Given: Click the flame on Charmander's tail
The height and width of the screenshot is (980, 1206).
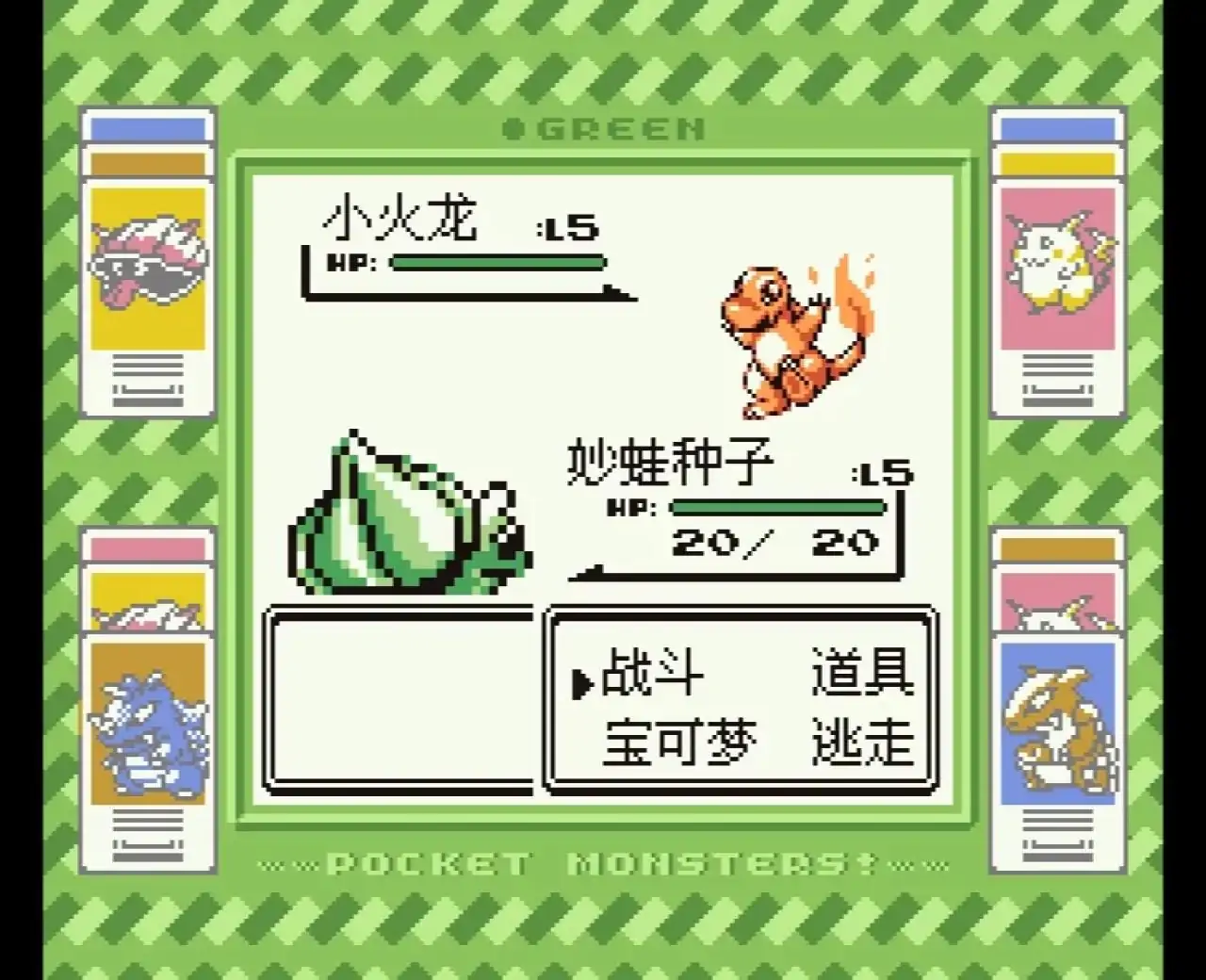Looking at the screenshot, I should (853, 292).
